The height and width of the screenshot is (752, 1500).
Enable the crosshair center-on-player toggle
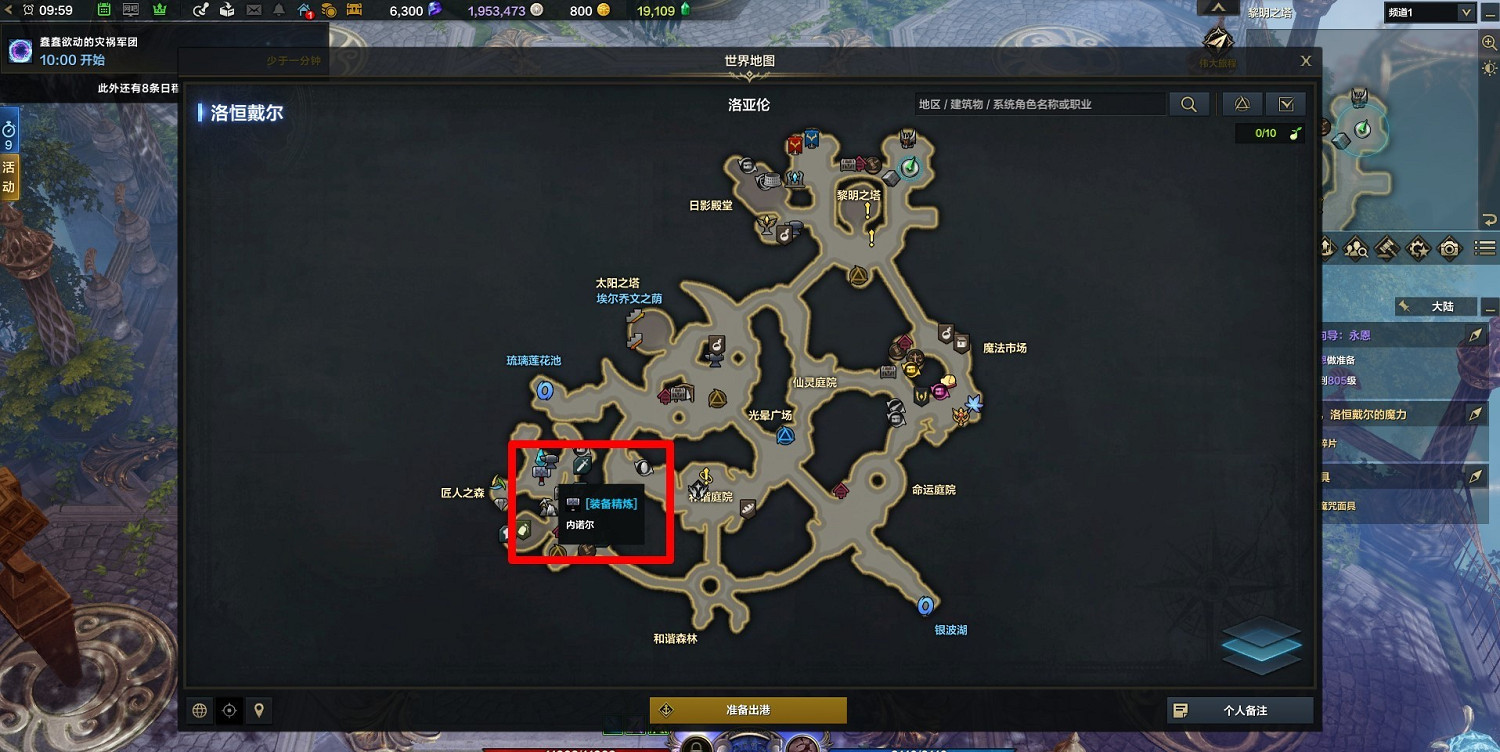click(229, 710)
